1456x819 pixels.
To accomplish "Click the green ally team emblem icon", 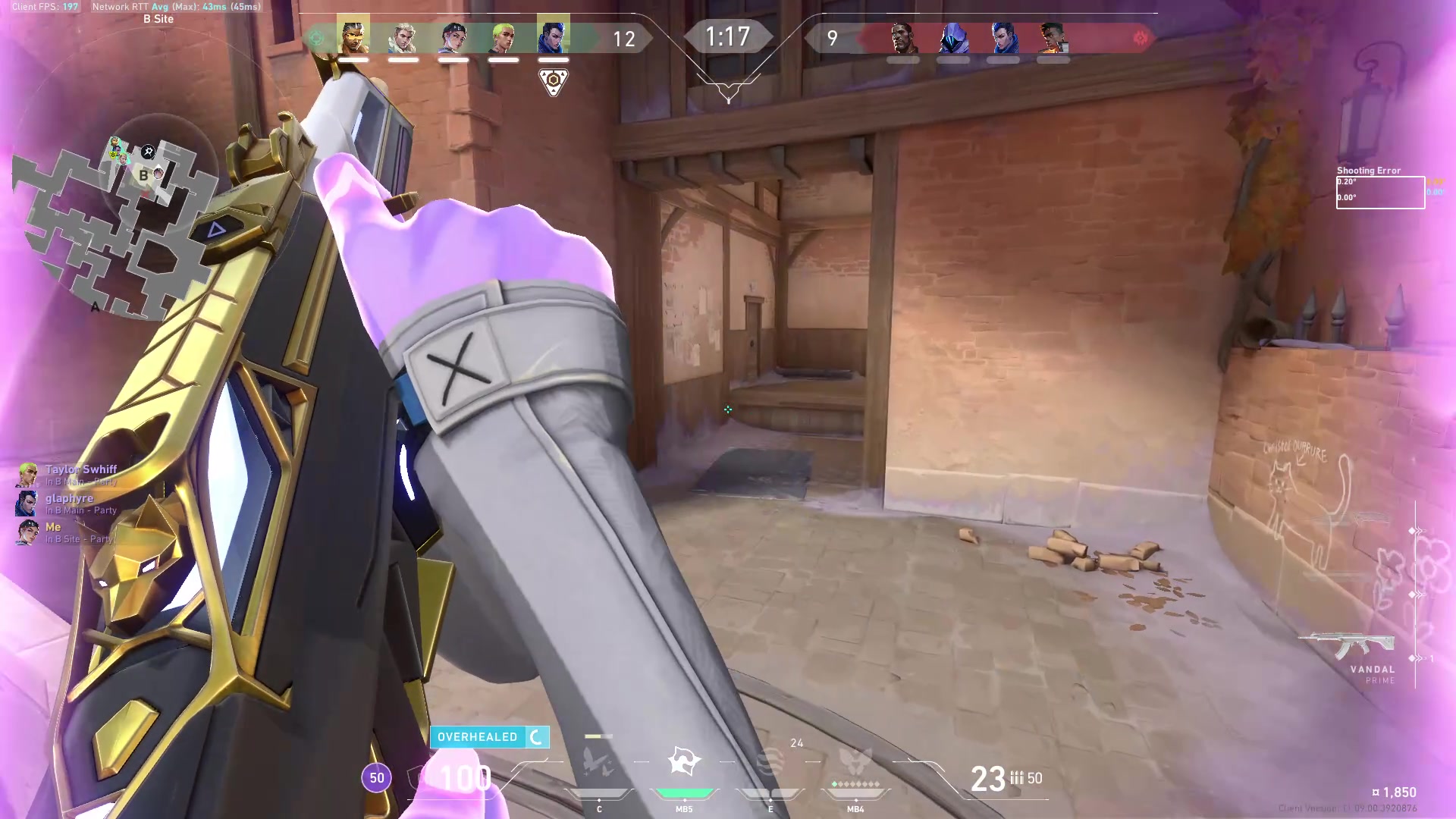I will click(x=316, y=36).
